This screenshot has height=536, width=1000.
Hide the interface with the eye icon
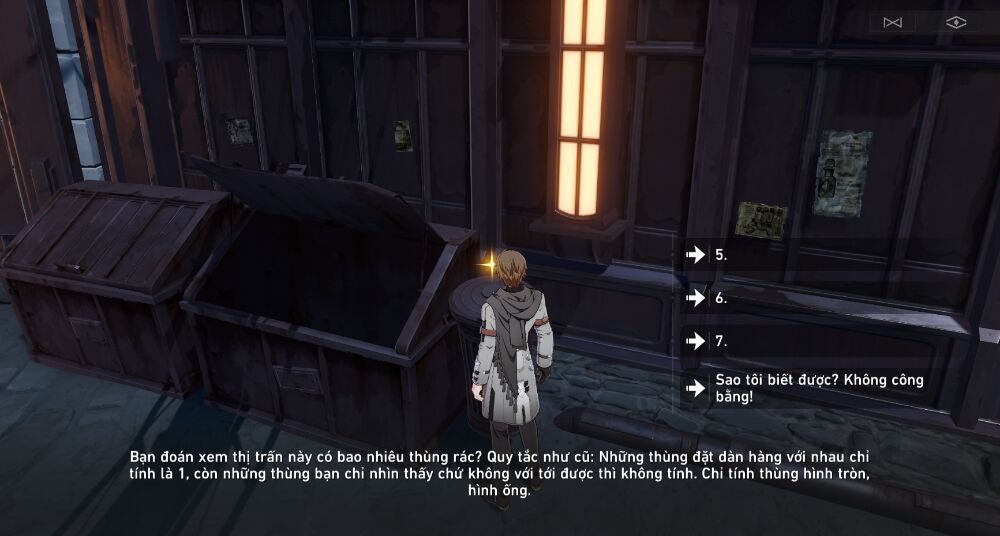point(956,22)
